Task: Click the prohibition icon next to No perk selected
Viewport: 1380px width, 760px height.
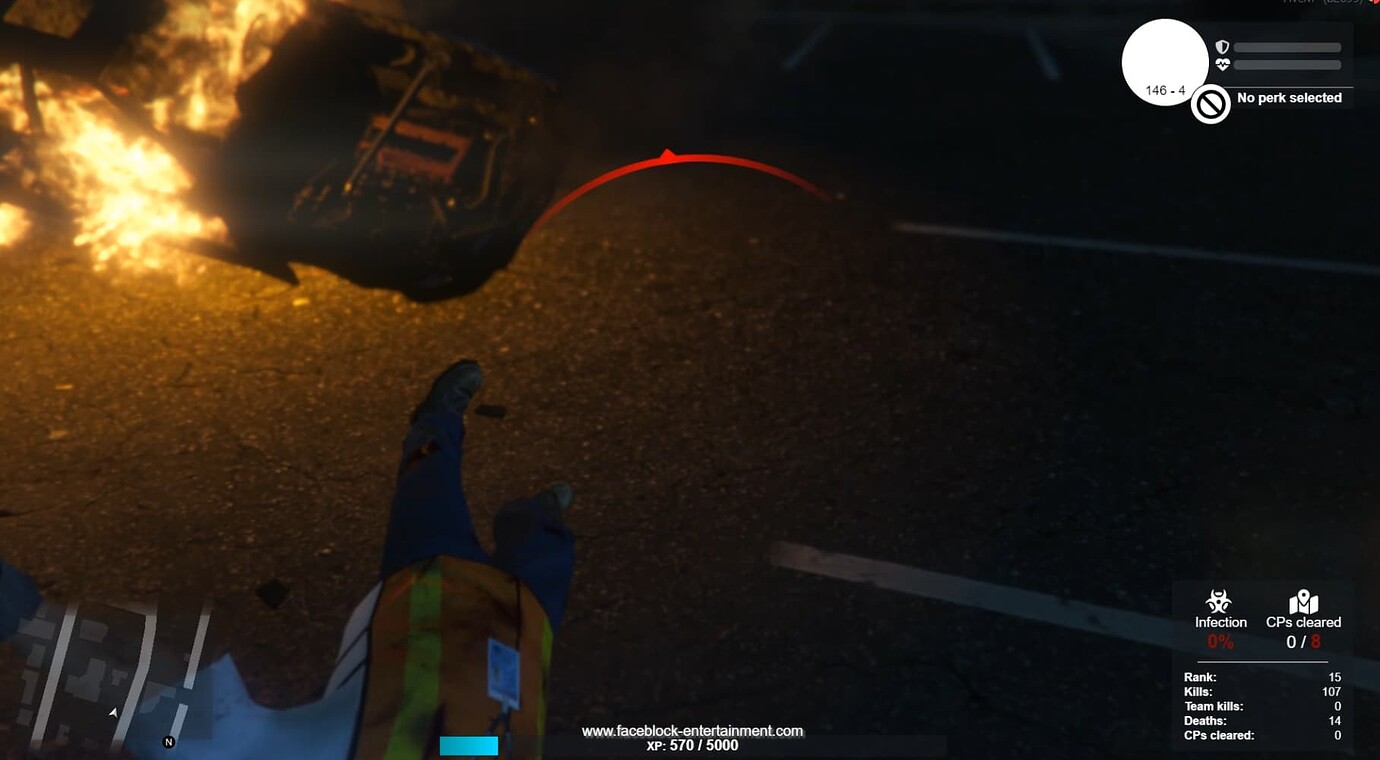Action: coord(1210,103)
